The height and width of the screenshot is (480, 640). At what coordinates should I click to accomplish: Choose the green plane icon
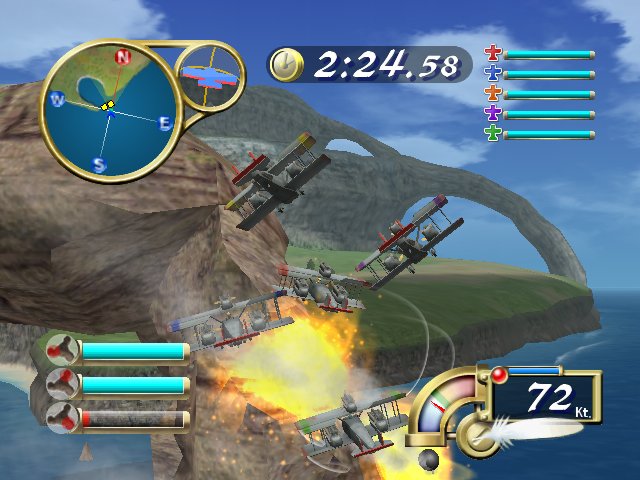click(492, 134)
